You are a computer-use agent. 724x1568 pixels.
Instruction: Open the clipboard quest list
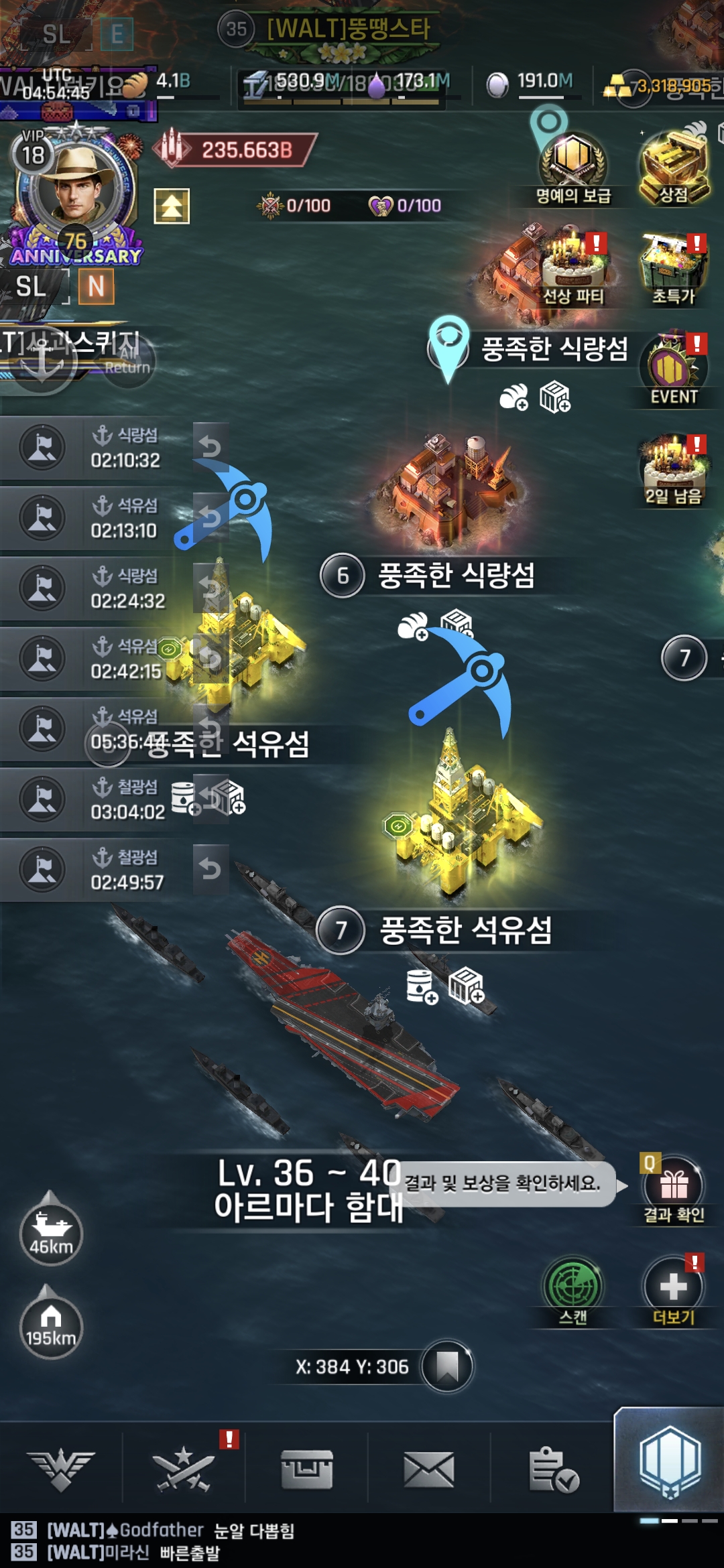(553, 1470)
